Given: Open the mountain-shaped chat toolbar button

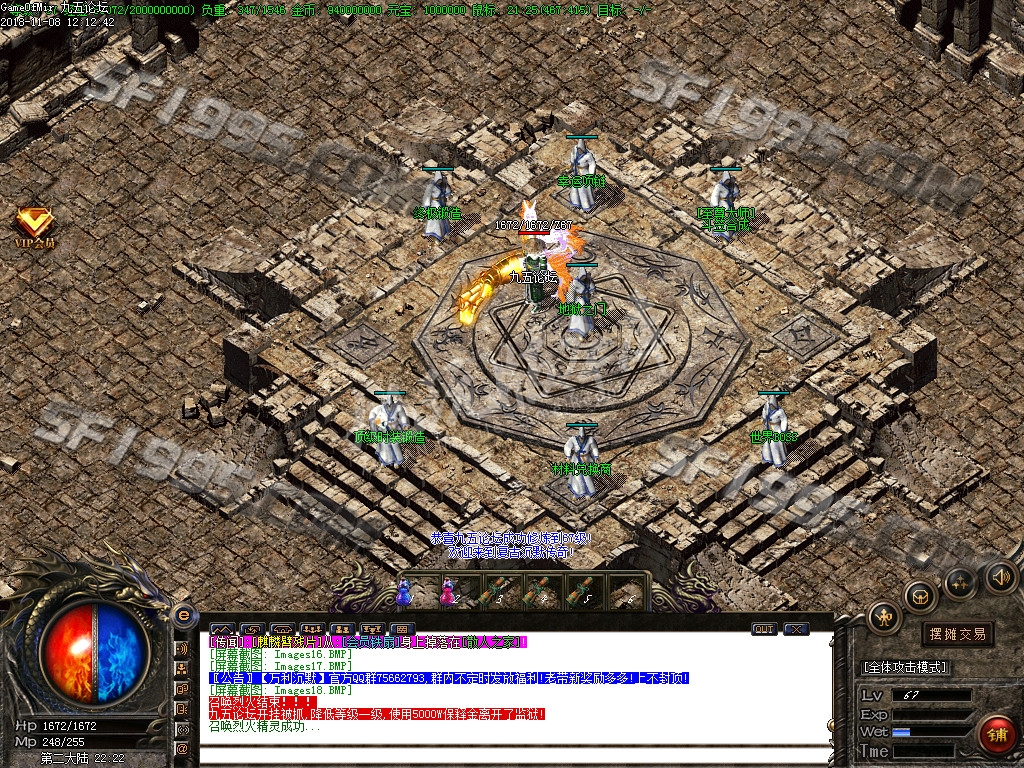Looking at the screenshot, I should click(x=220, y=629).
